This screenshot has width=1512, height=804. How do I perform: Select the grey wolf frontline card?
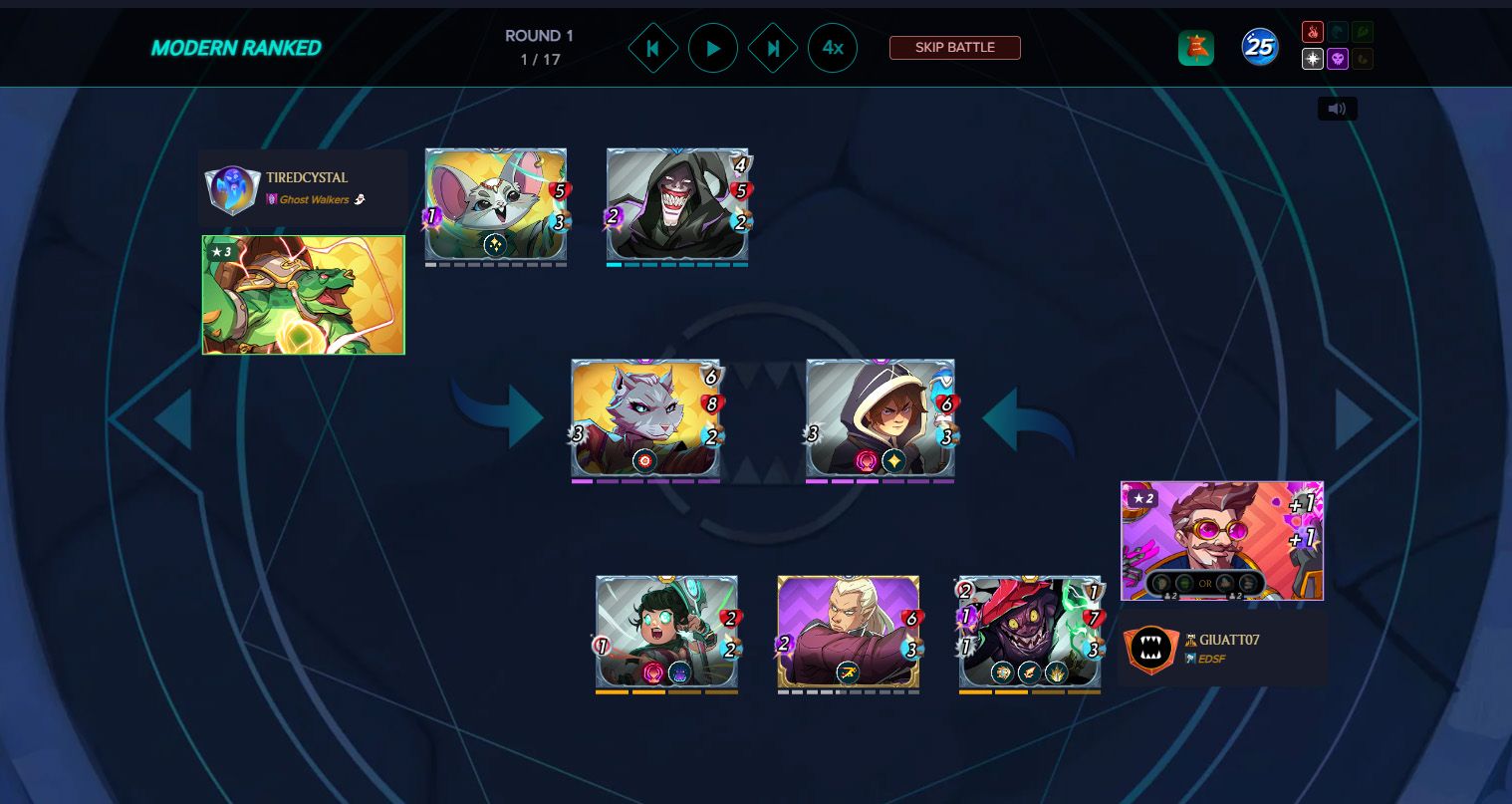[645, 418]
